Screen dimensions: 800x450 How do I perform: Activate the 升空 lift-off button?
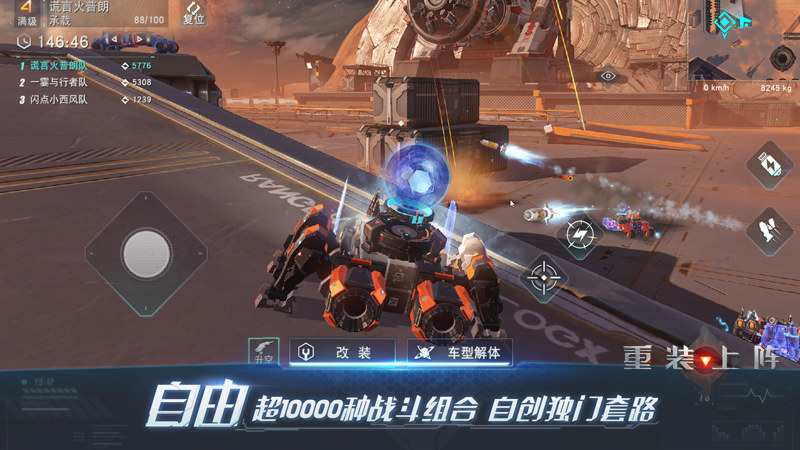click(x=264, y=351)
